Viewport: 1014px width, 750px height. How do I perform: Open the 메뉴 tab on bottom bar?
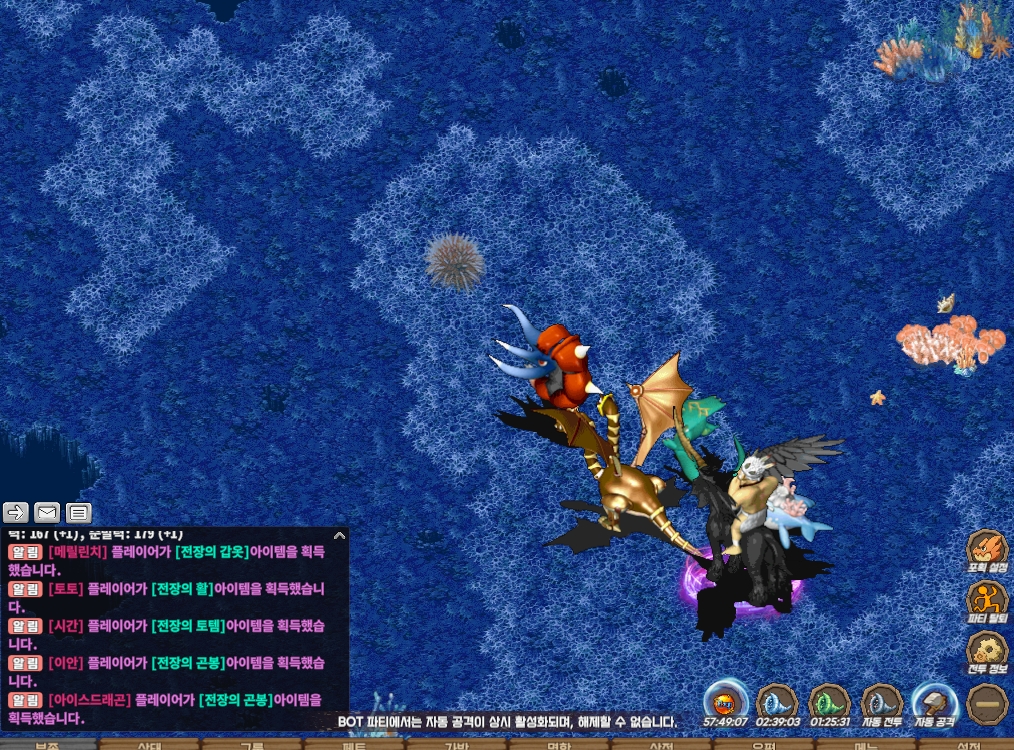point(865,745)
